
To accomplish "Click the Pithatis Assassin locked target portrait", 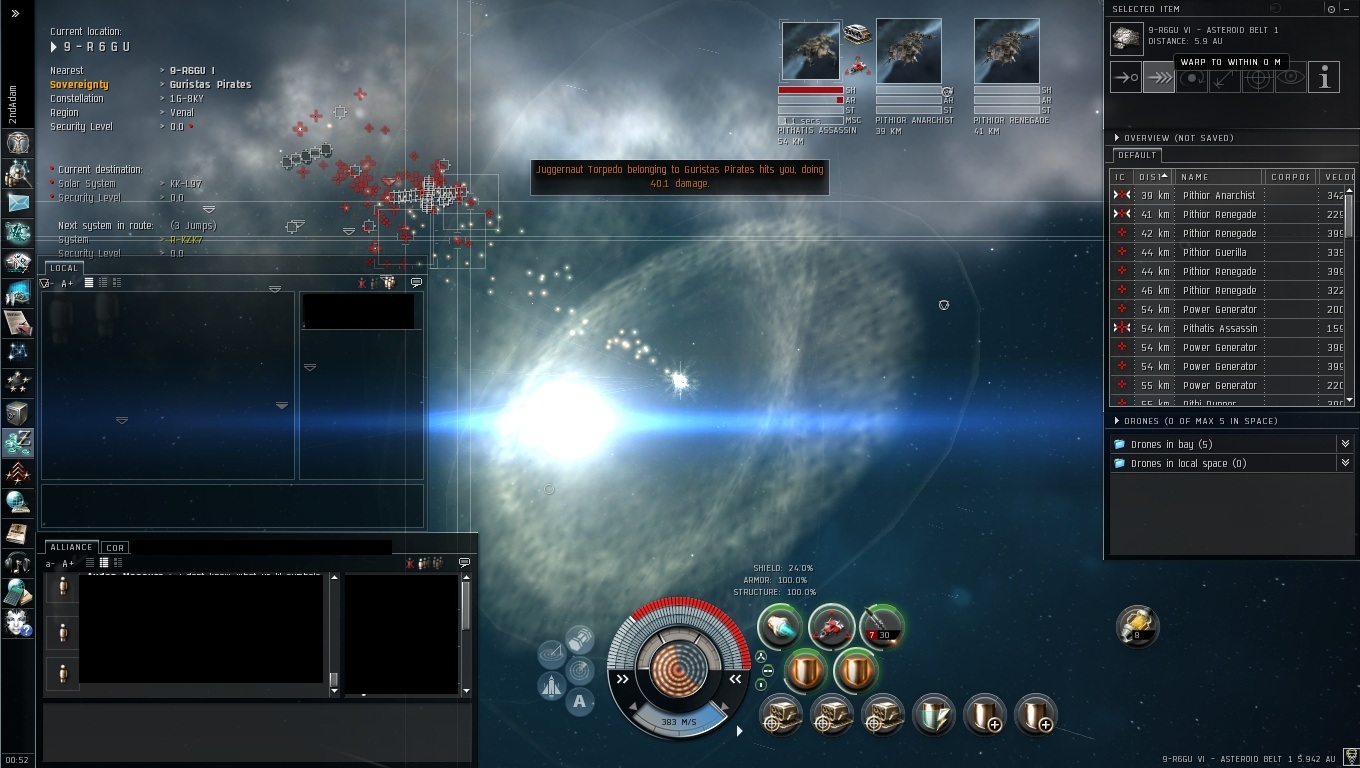I will point(810,52).
